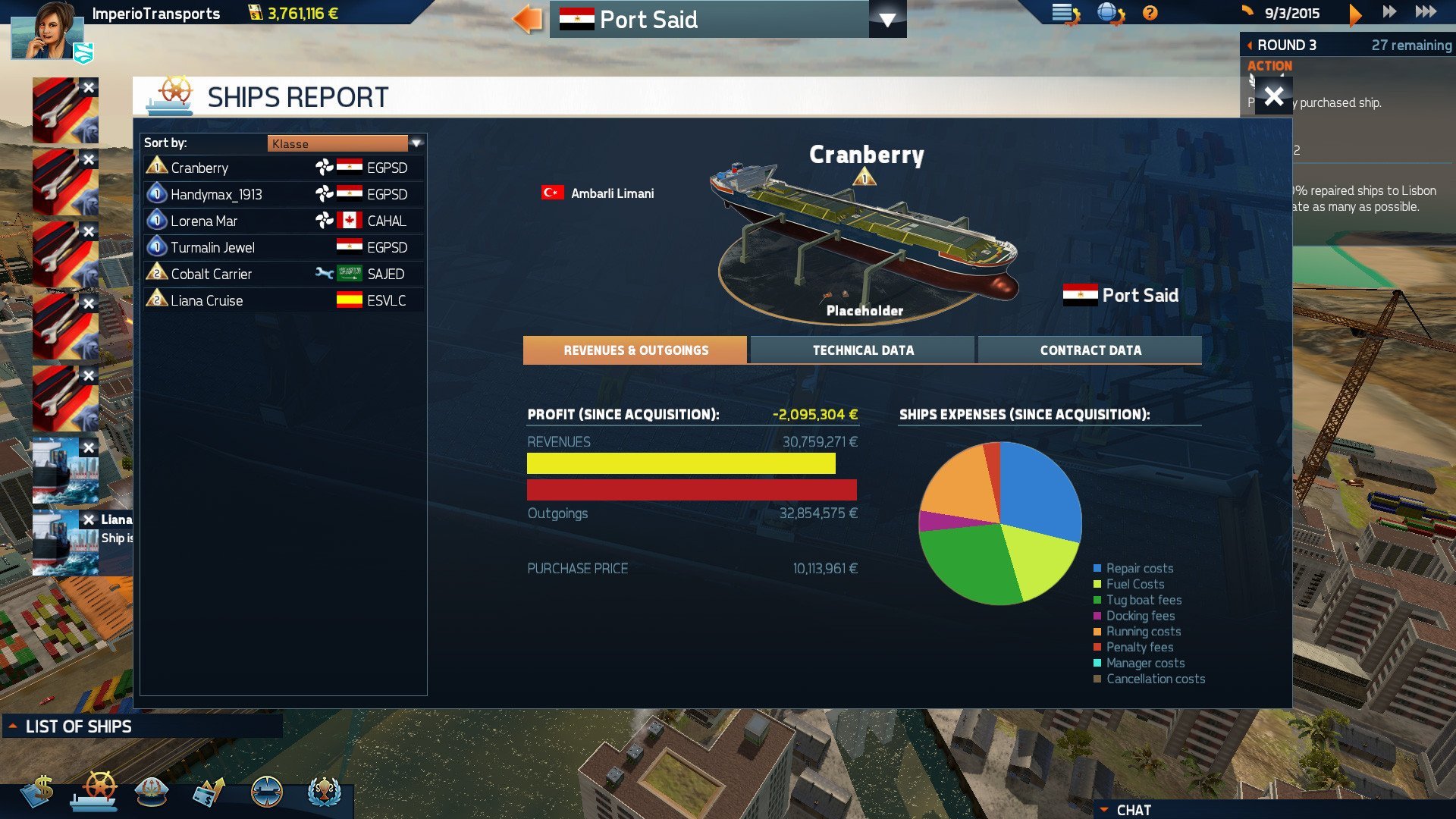Open the Sort by Klasse dropdown
The image size is (1456, 819).
tap(416, 143)
